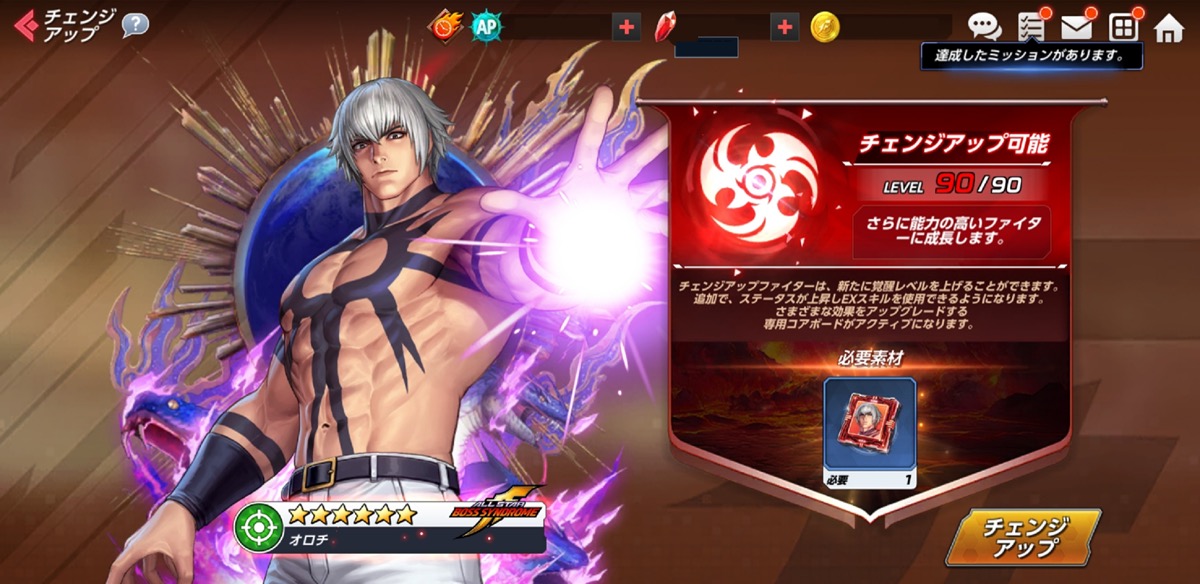The width and height of the screenshot is (1200, 584).
Task: Tap the green target type icon
Action: coord(258,525)
